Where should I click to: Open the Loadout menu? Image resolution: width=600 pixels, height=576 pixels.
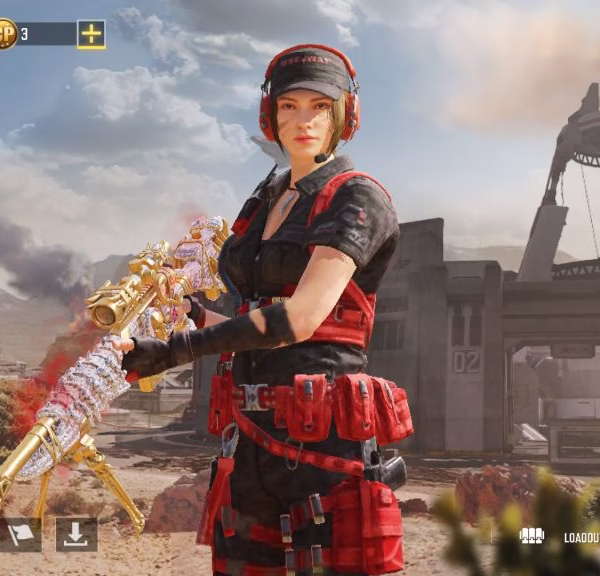(562, 537)
